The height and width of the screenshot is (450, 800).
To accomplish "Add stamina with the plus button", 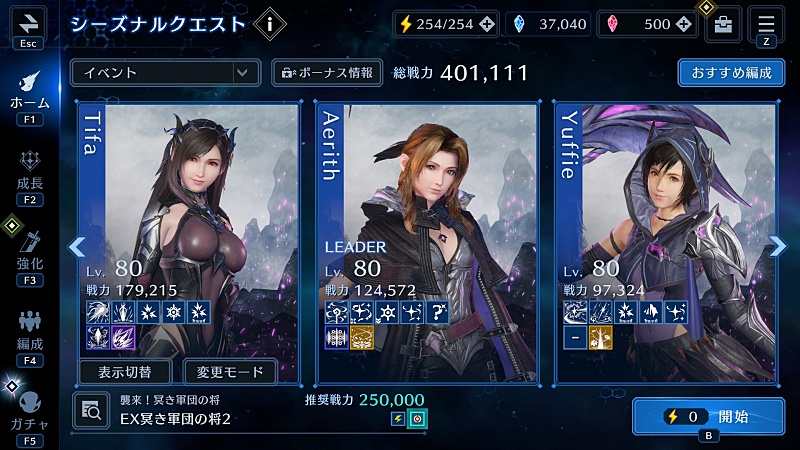I will [485, 24].
